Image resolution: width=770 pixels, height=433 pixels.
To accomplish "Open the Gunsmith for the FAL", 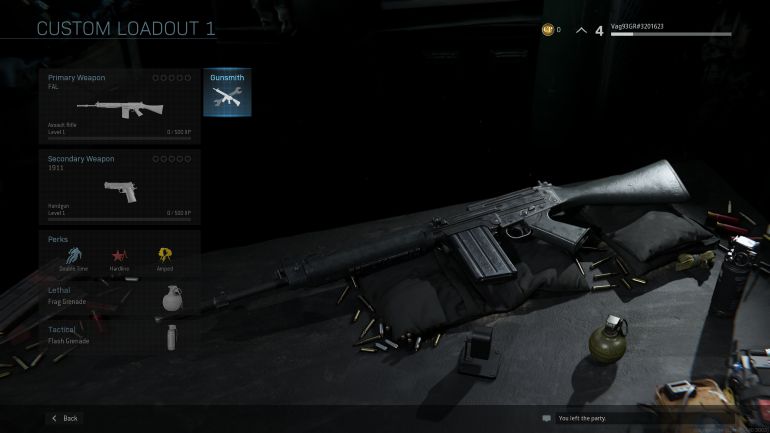I will click(227, 93).
